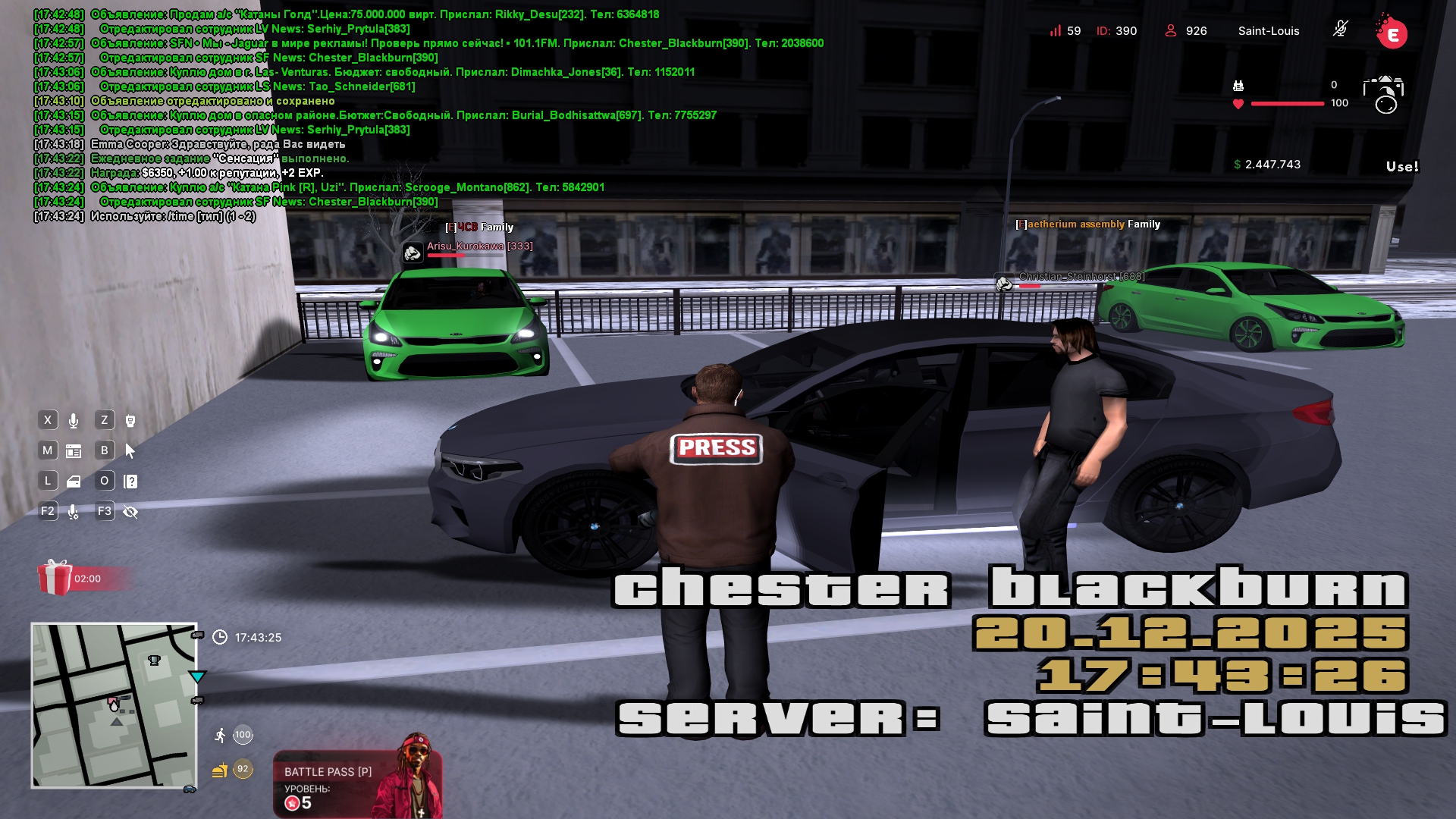Select the camera weapon icon
1456x819 pixels.
[1383, 94]
